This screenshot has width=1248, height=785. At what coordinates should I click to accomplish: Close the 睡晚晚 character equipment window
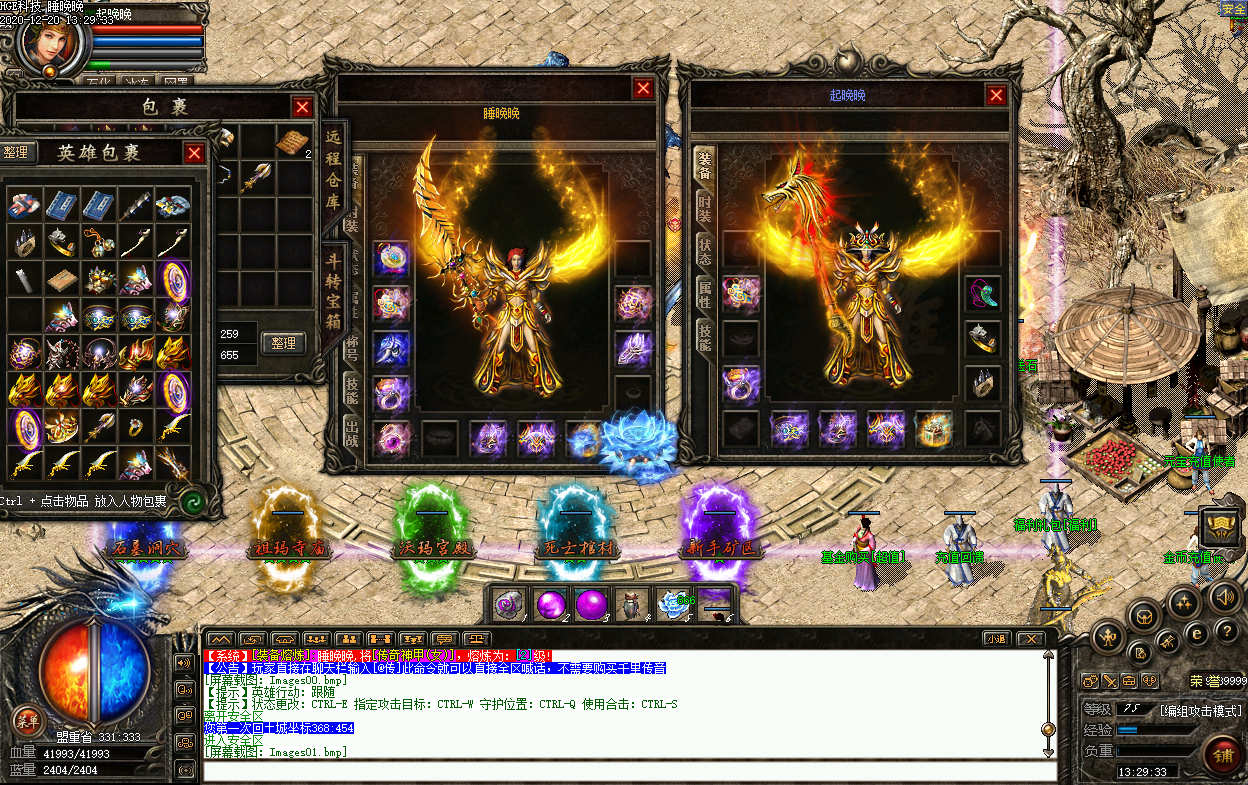tap(643, 89)
